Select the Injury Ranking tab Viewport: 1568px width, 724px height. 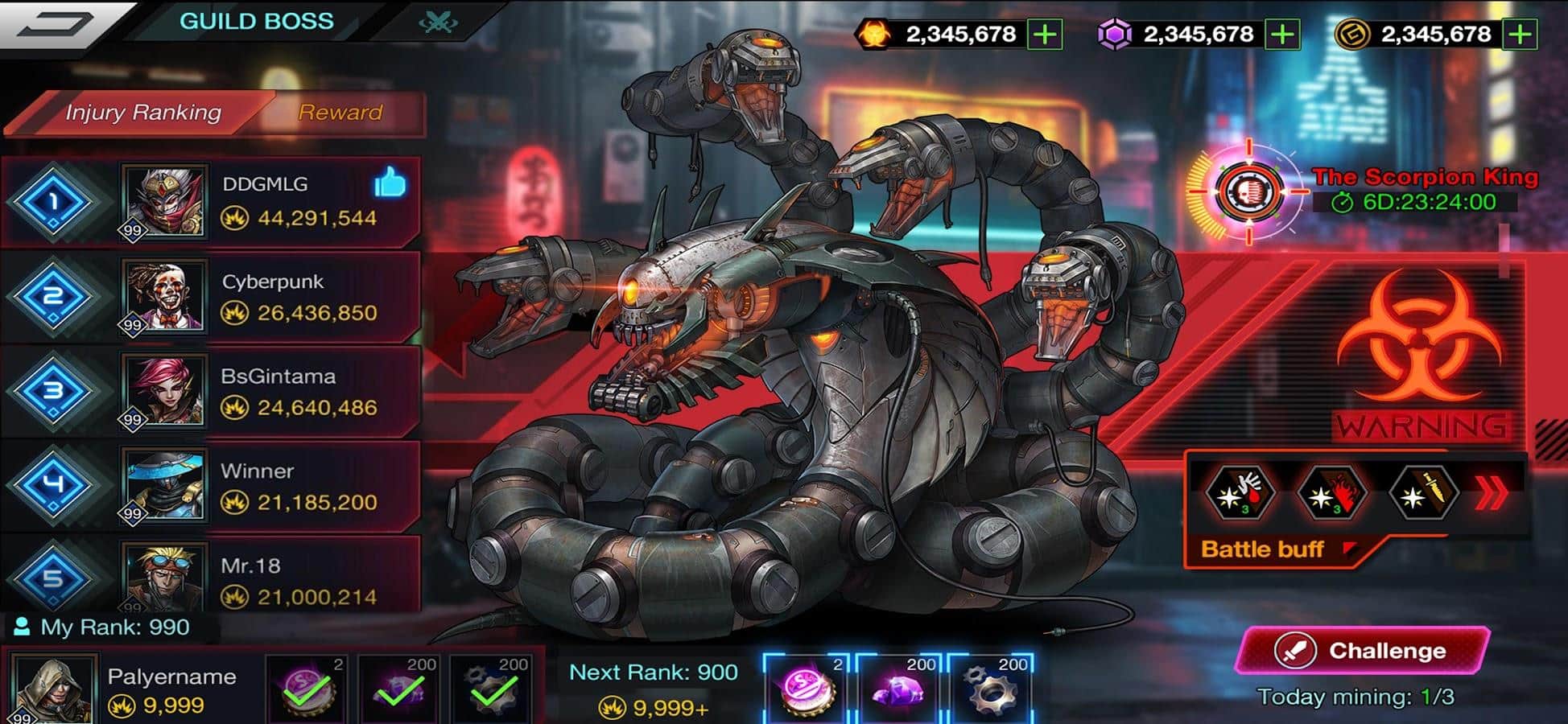(142, 113)
